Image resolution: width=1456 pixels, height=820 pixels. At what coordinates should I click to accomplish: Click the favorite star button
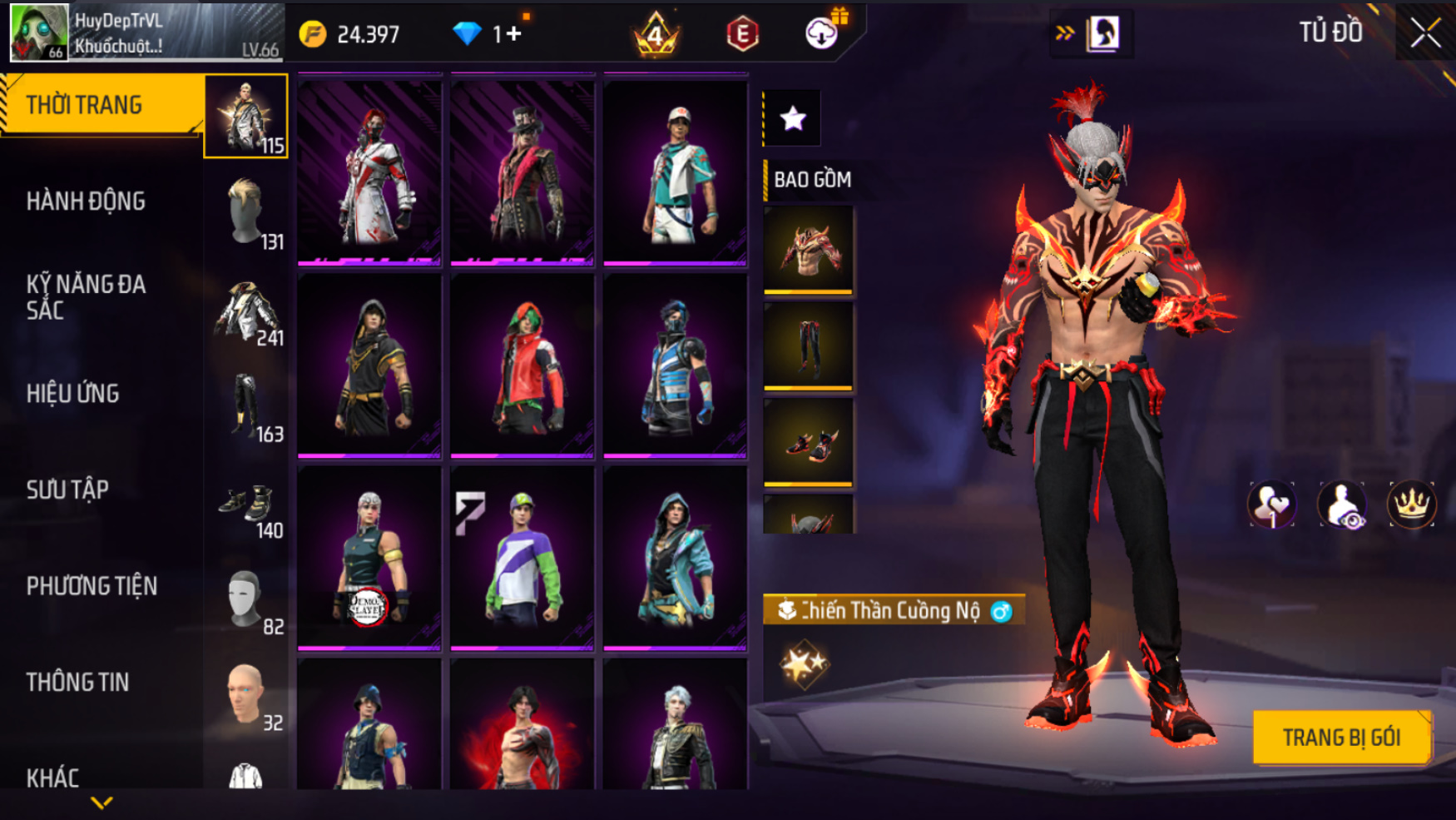pos(793,119)
